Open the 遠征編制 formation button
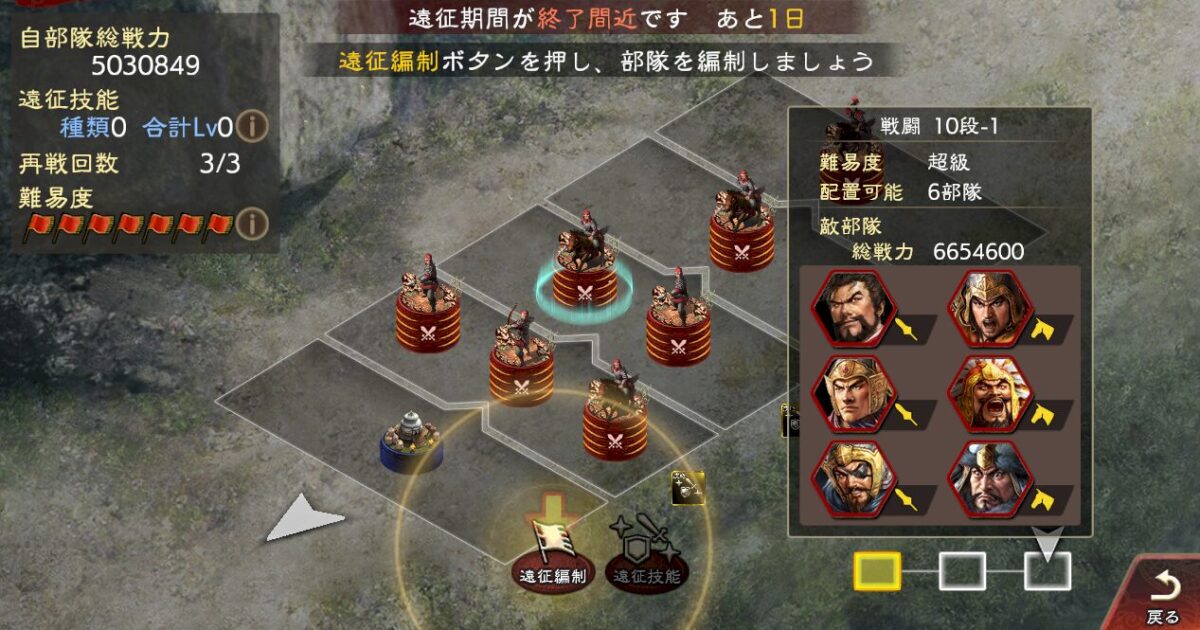Viewport: 1200px width, 630px height. tap(553, 555)
